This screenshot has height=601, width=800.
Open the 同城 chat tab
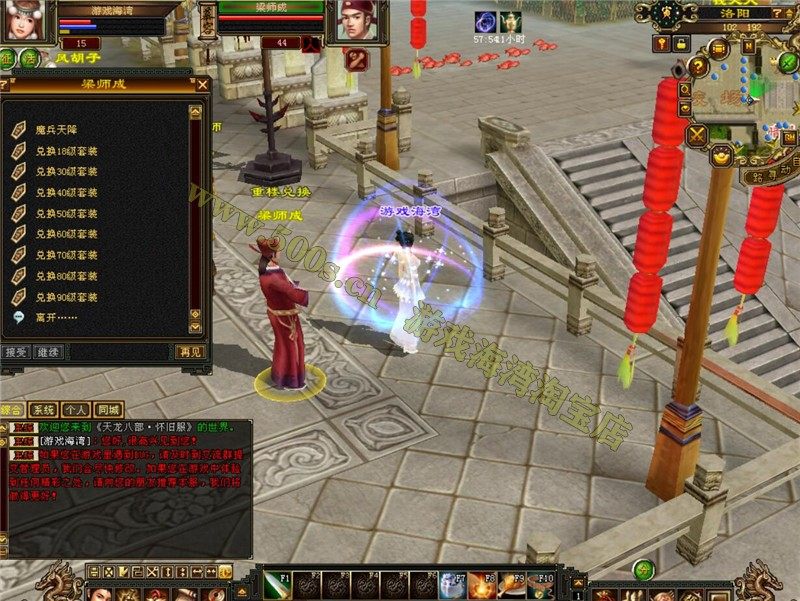click(108, 410)
